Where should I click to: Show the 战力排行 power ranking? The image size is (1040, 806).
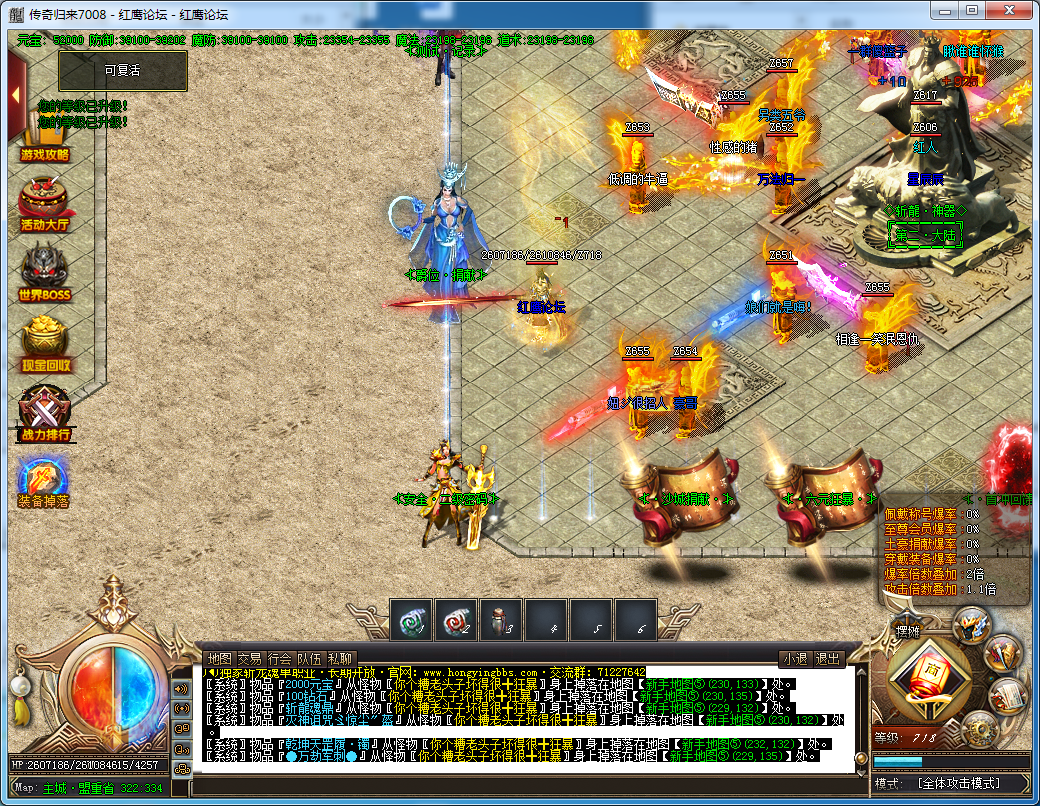[x=45, y=412]
